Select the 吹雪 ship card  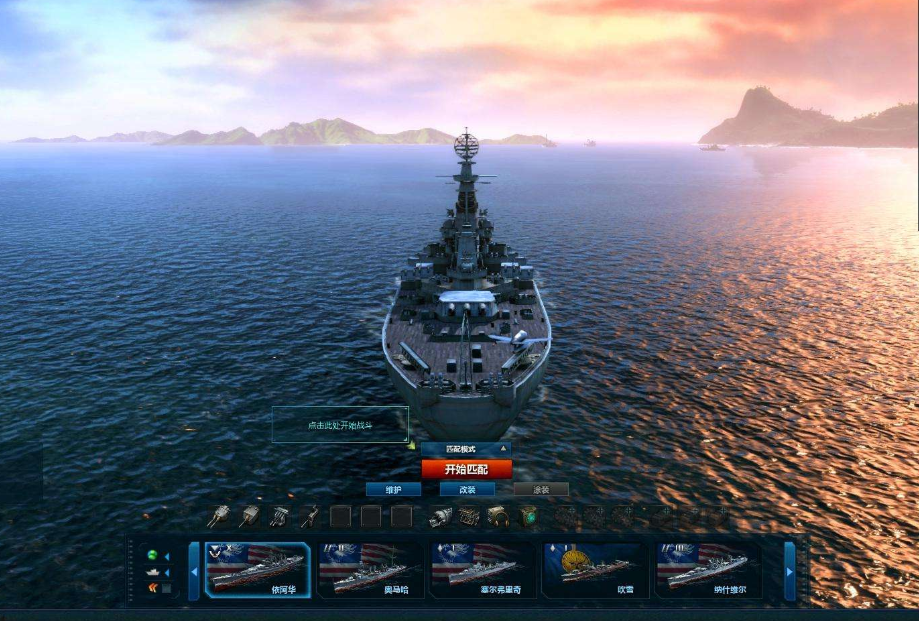[596, 570]
